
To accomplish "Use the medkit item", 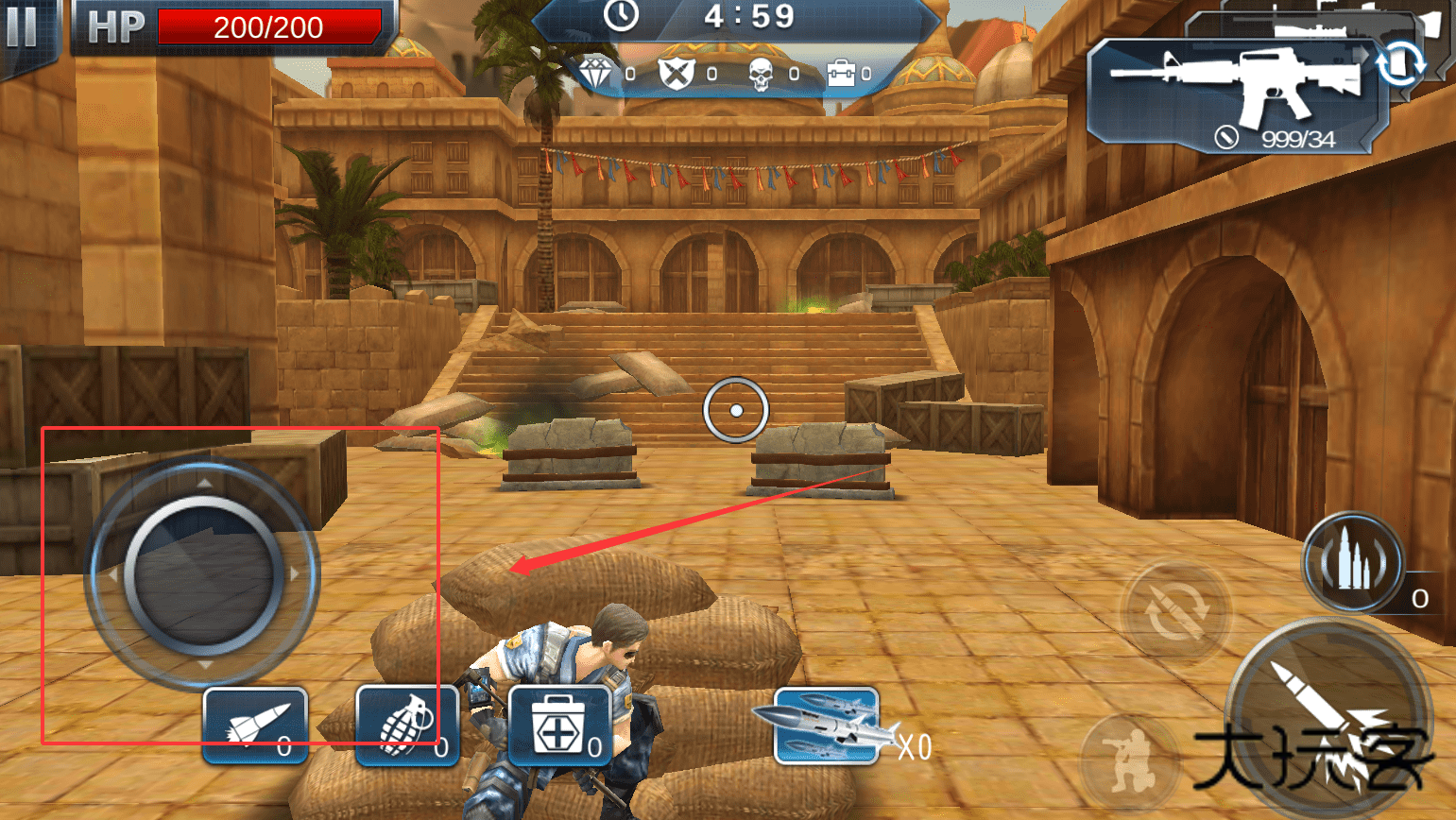I will [559, 726].
